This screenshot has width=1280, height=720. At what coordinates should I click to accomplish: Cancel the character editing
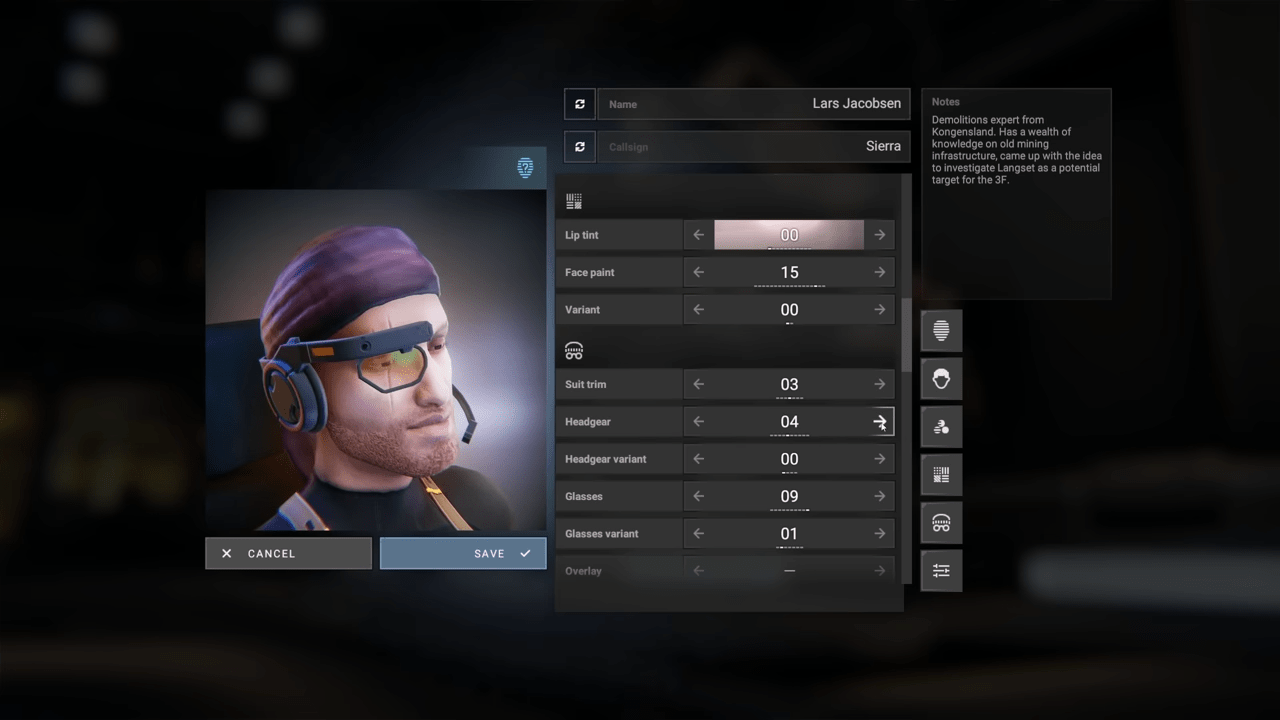pos(288,553)
